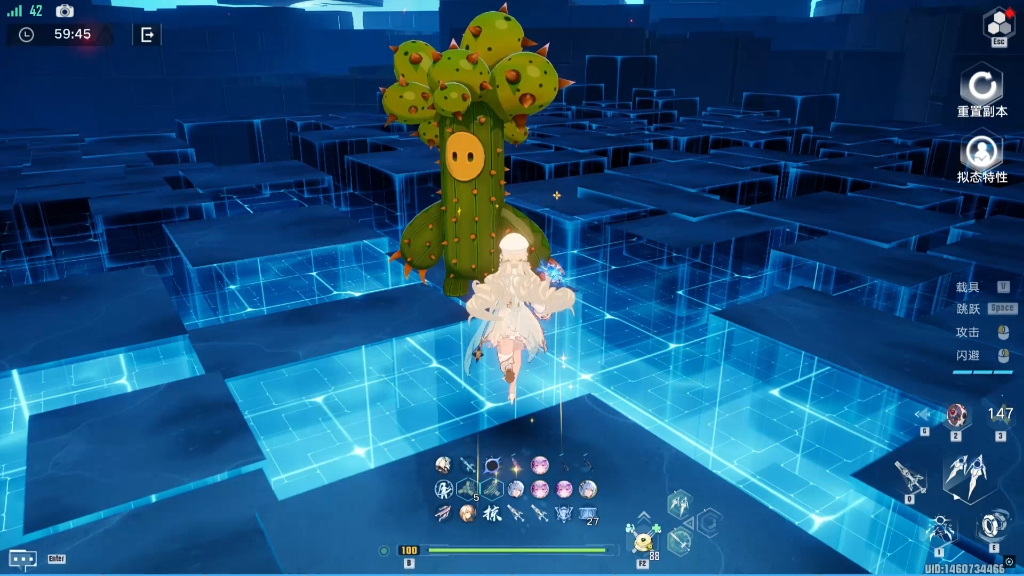Open the camera photo mode
This screenshot has width=1024, height=576.
click(65, 11)
